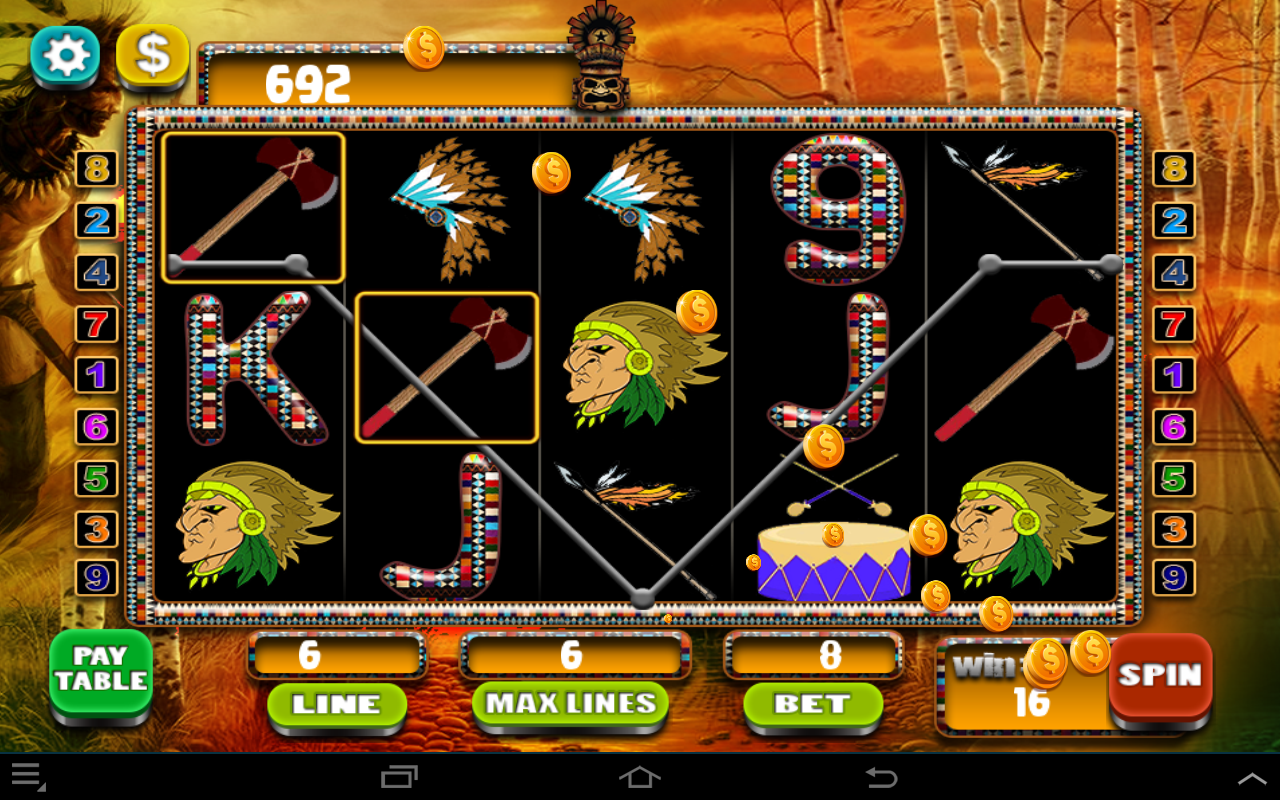Tap the Android home button
This screenshot has width=1280, height=800.
(640, 779)
